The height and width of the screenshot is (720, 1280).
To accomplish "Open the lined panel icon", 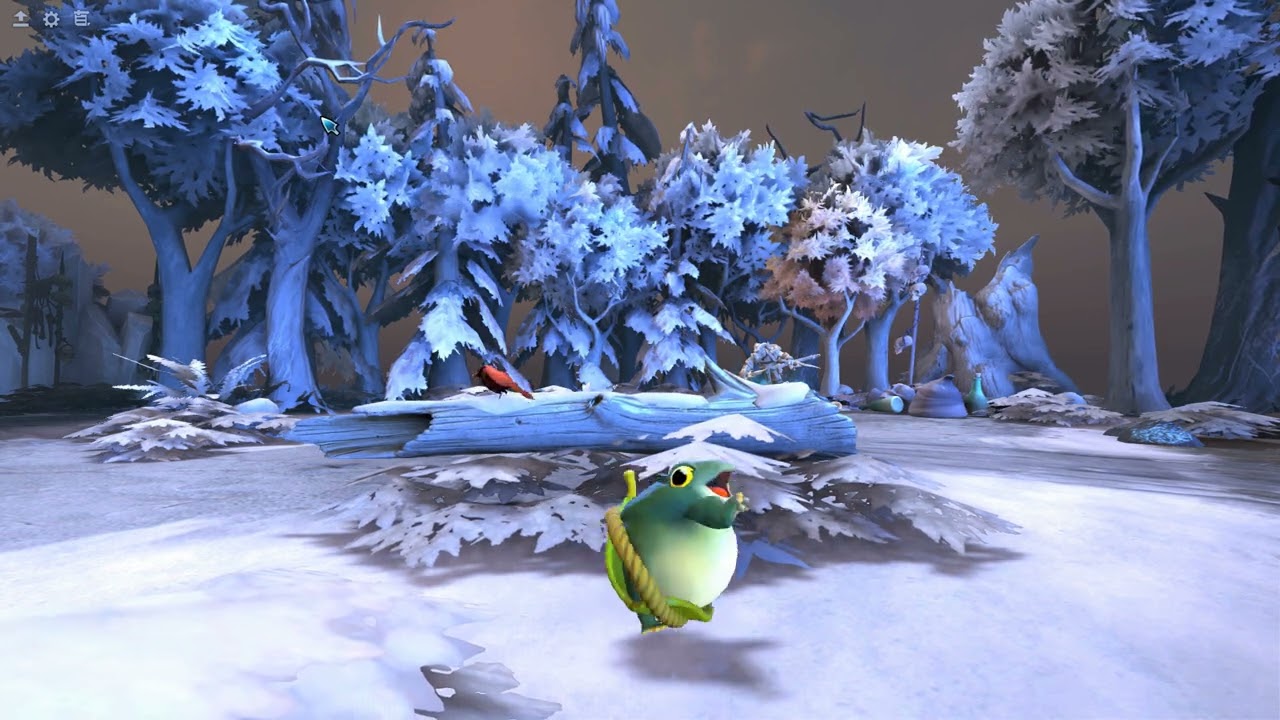I will (x=81, y=18).
